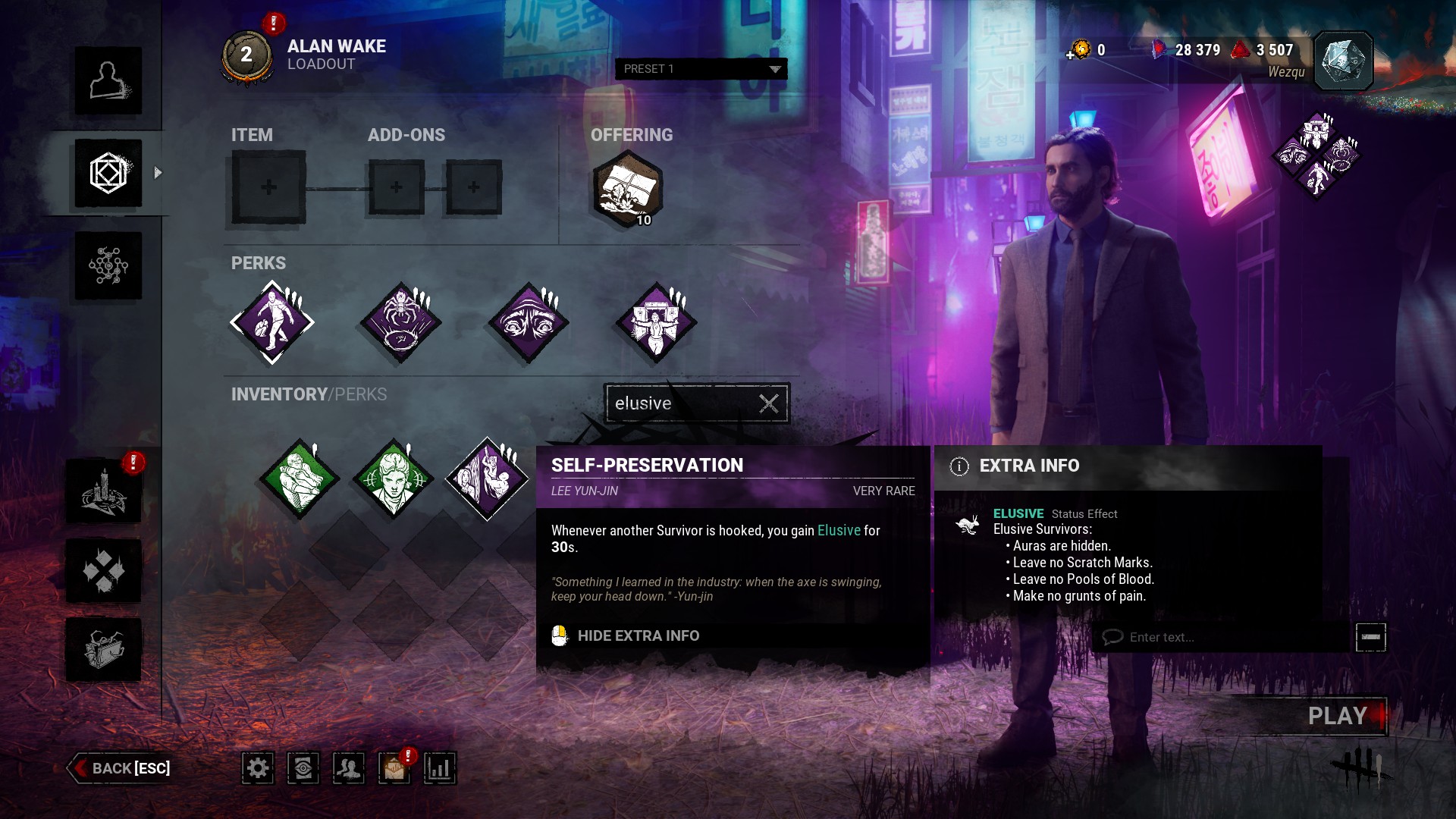Start matchmaking with Play
This screenshot has width=1456, height=819.
[x=1336, y=716]
